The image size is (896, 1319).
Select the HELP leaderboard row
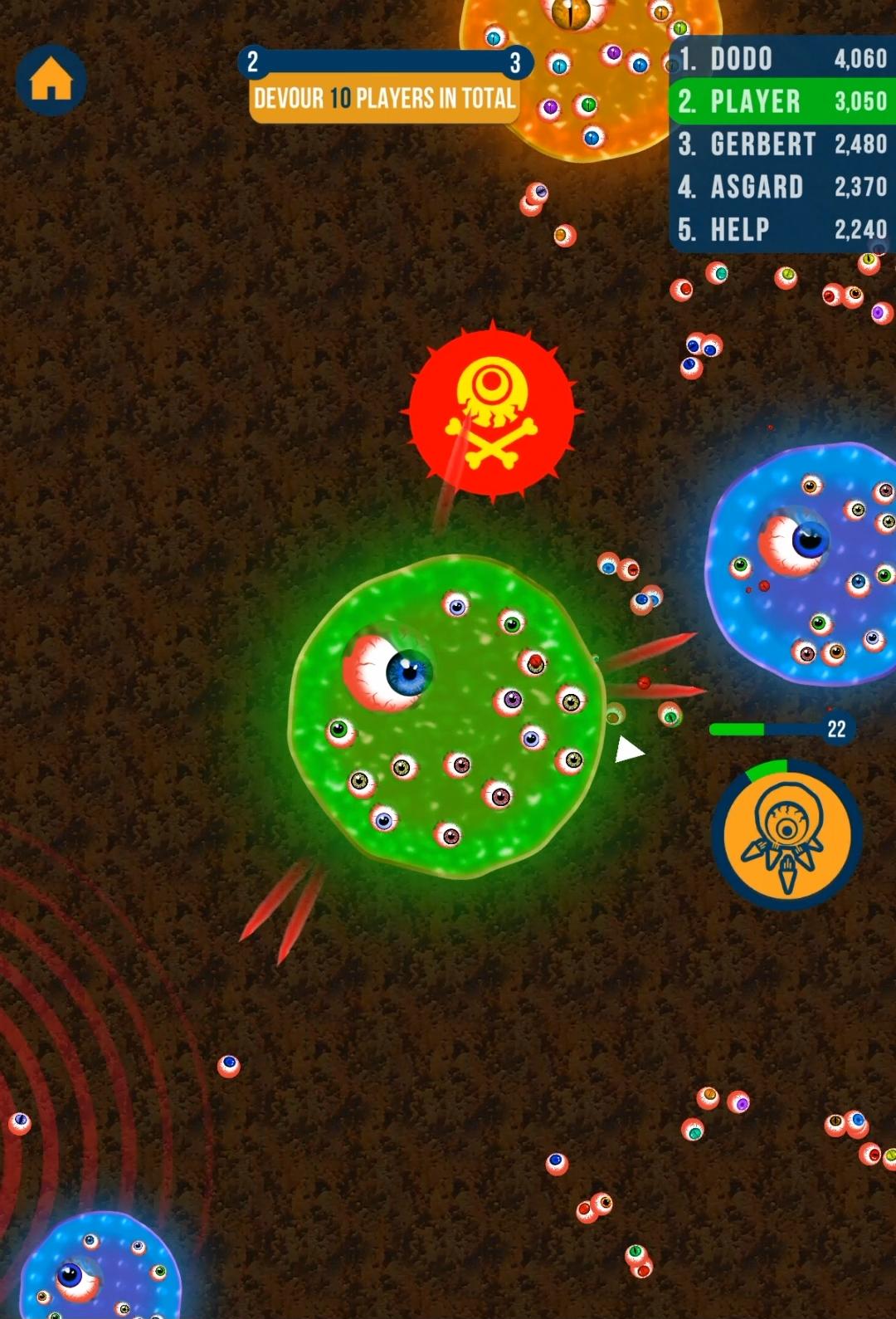pyautogui.click(x=782, y=230)
